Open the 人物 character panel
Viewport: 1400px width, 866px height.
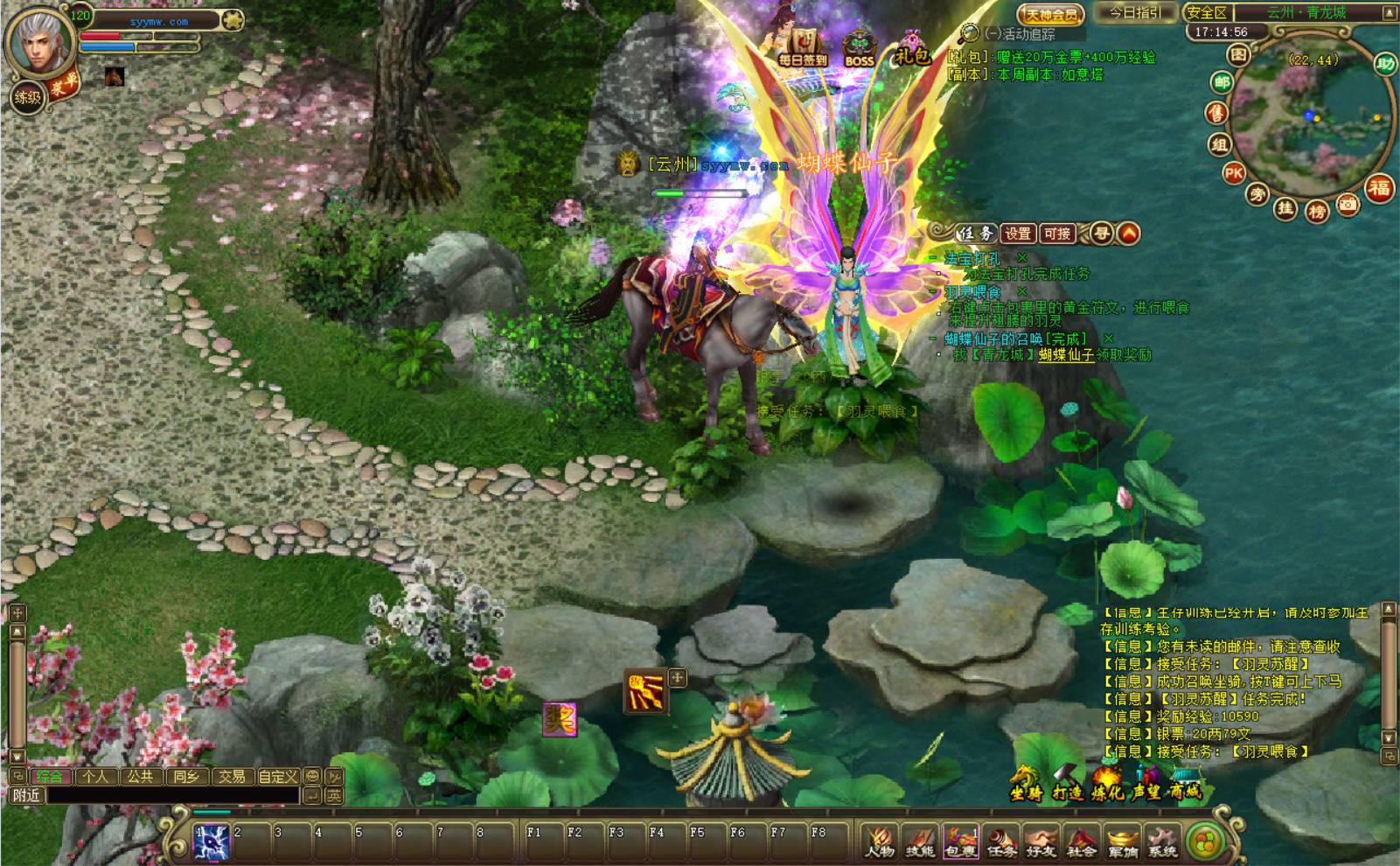[x=879, y=841]
